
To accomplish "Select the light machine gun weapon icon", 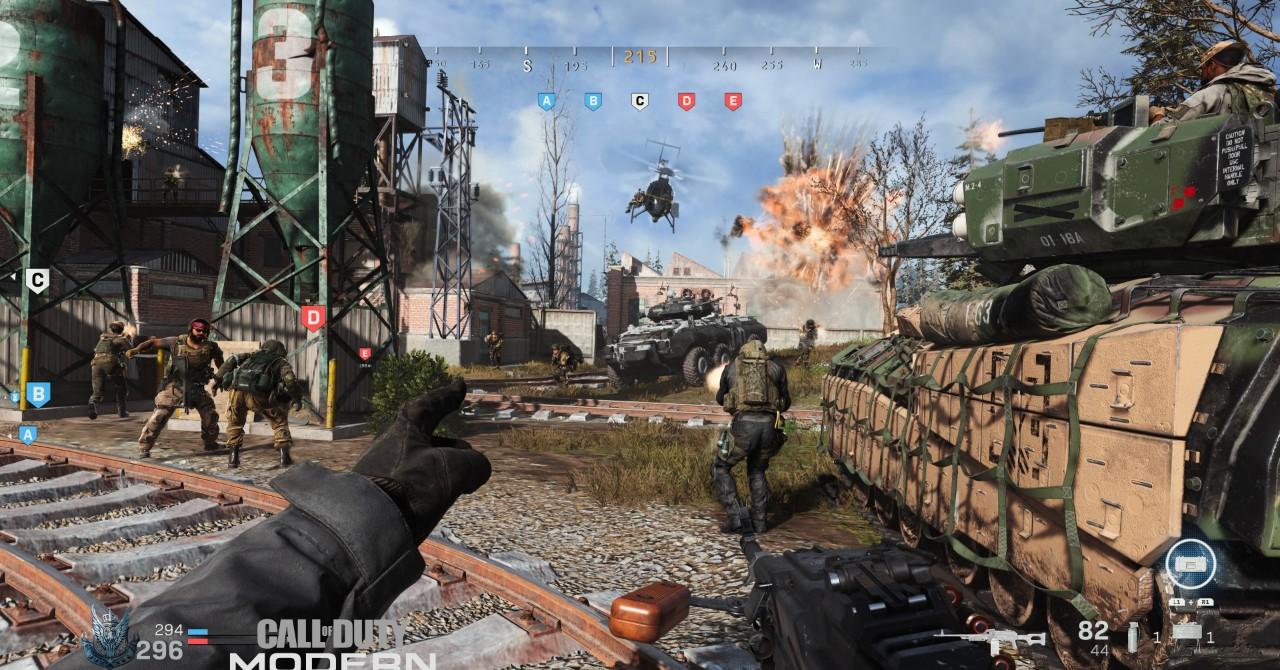I will [x=988, y=639].
